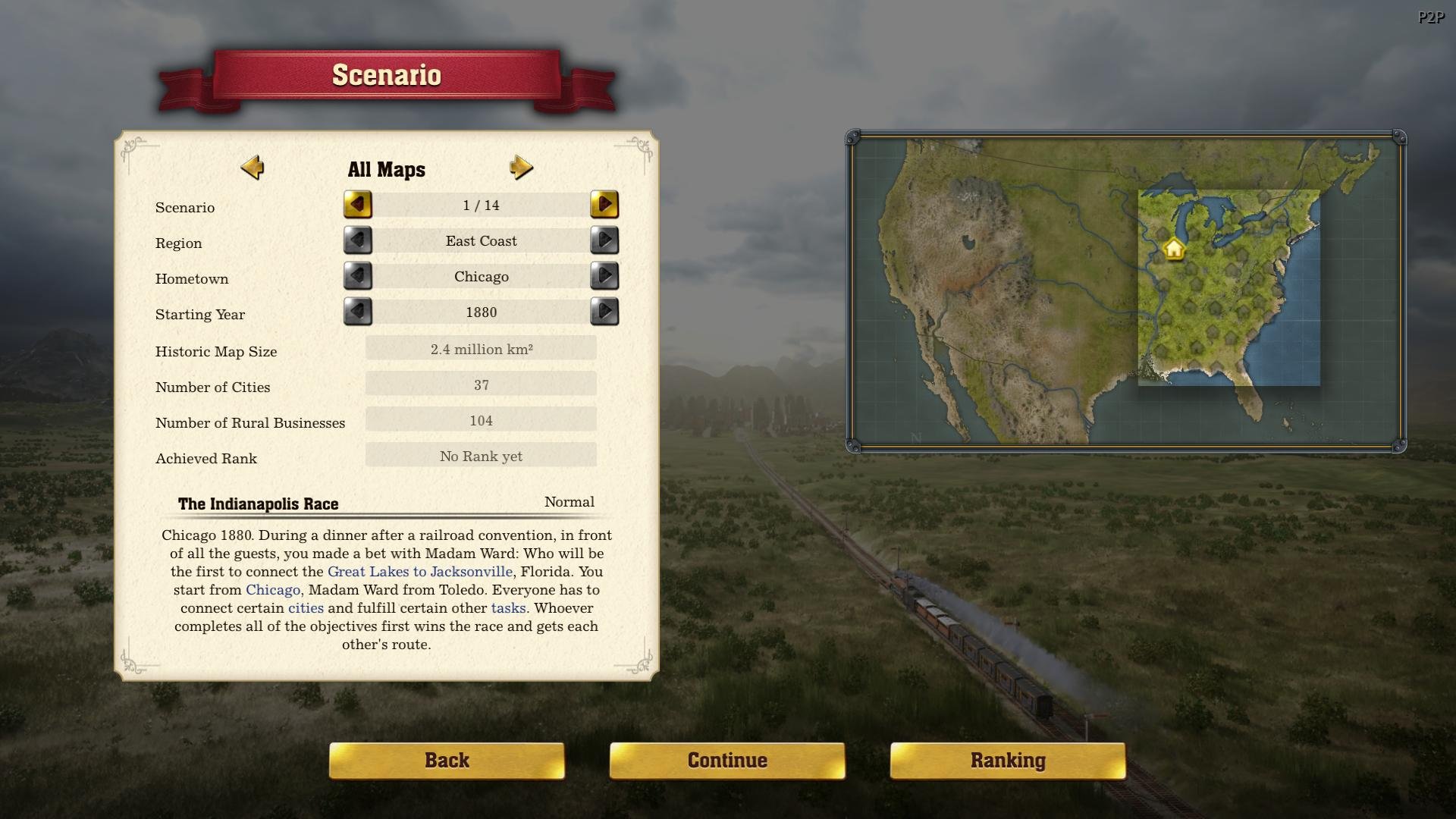Open the Ranking screen
1456x819 pixels.
[x=1008, y=761]
